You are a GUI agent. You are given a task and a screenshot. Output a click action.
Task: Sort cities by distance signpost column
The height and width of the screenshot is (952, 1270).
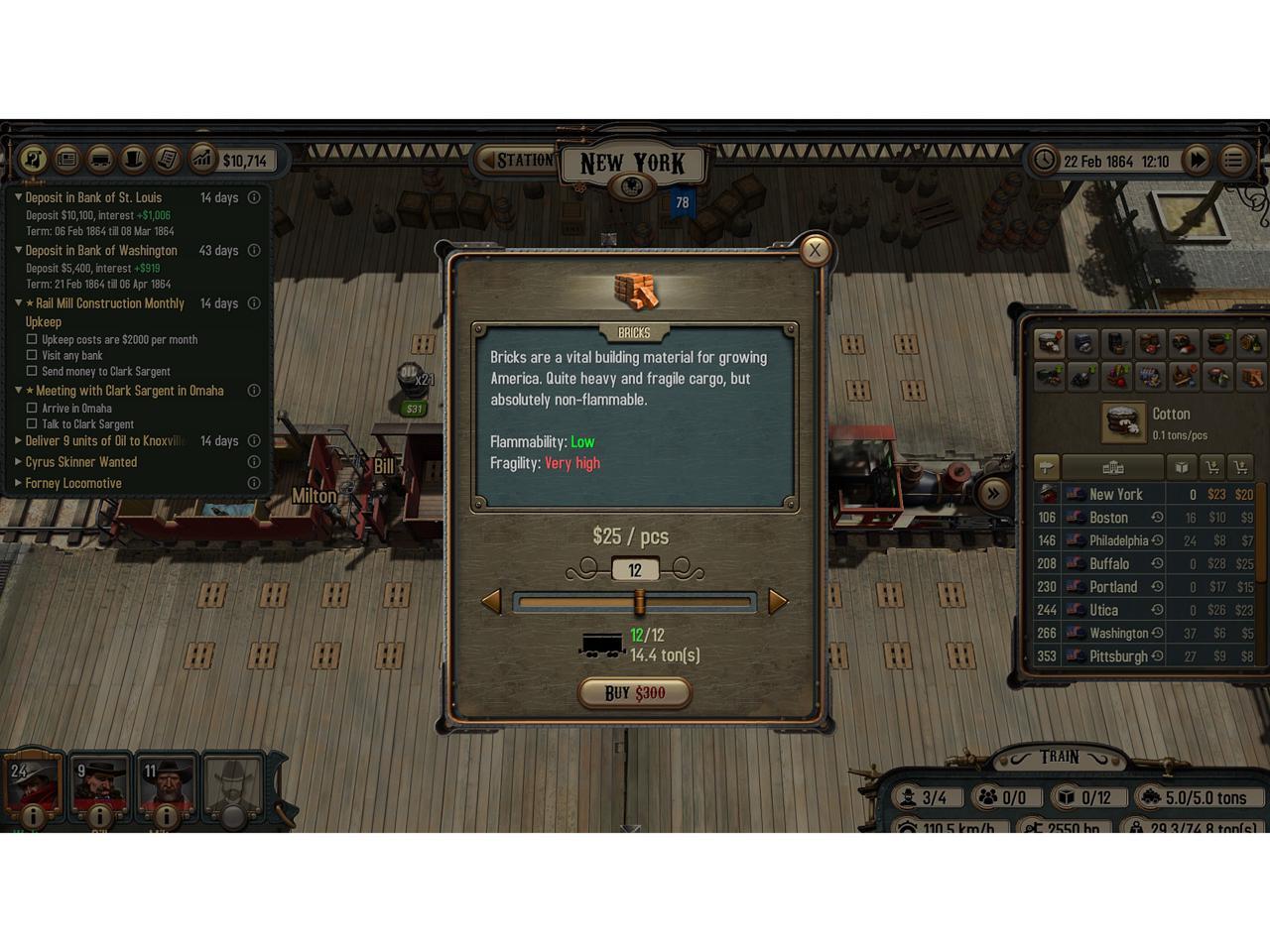[1047, 467]
